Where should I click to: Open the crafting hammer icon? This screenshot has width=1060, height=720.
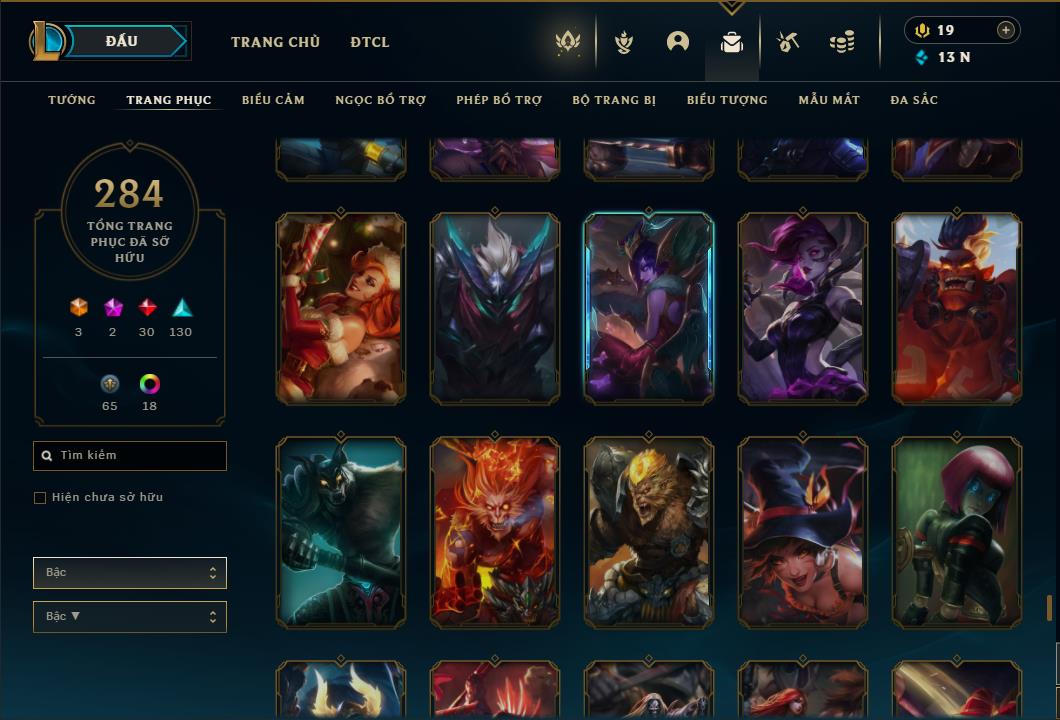[x=788, y=42]
